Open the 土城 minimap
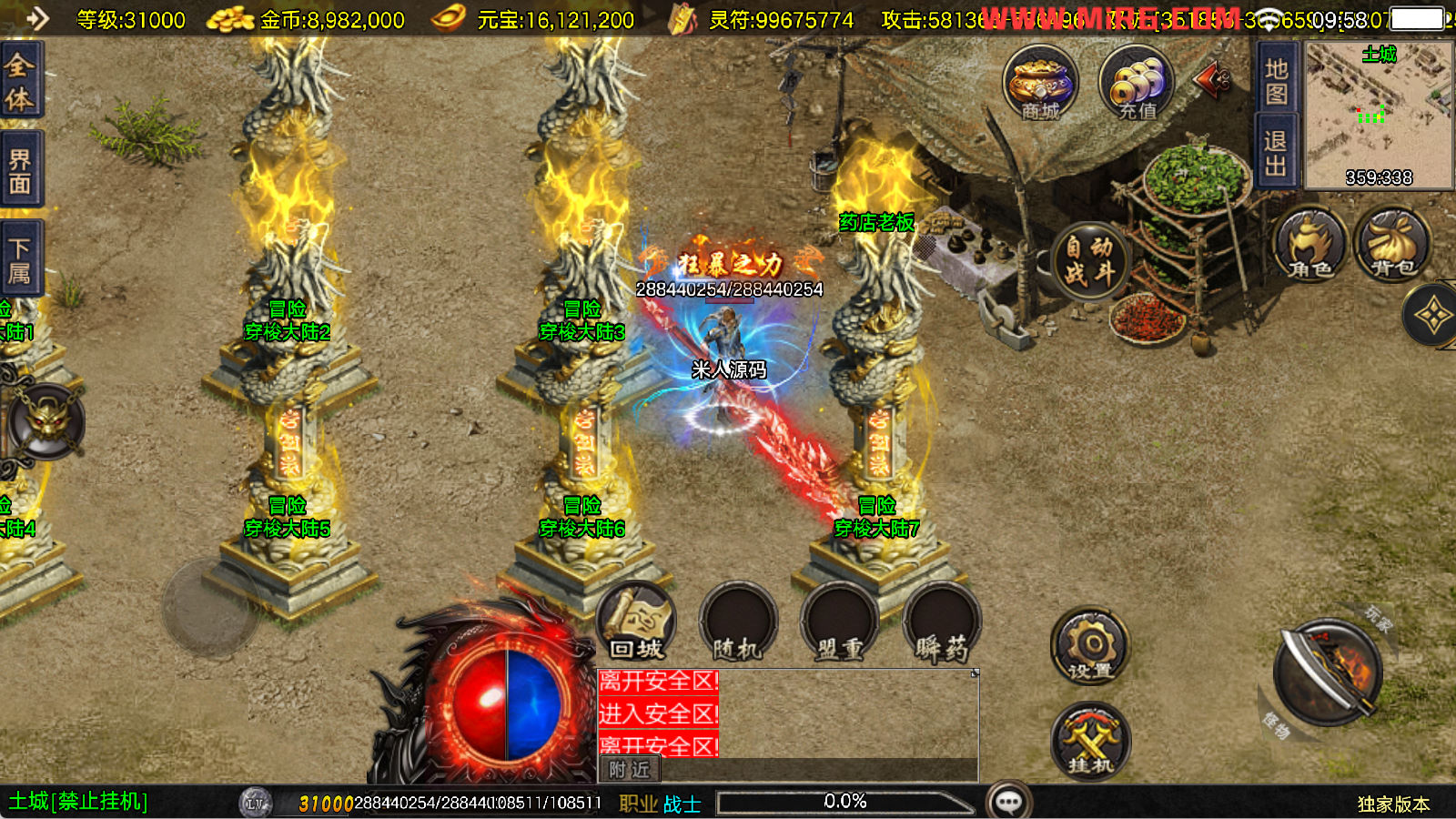Viewport: 1456px width, 819px height. click(1379, 116)
